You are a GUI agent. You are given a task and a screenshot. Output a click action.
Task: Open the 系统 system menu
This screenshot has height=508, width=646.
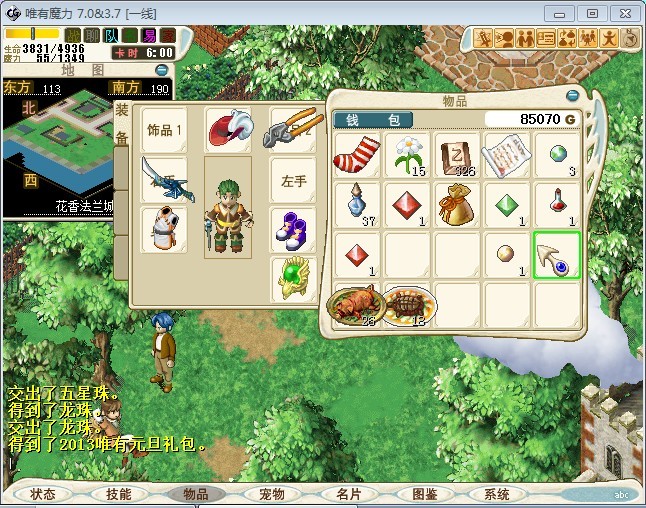click(497, 494)
